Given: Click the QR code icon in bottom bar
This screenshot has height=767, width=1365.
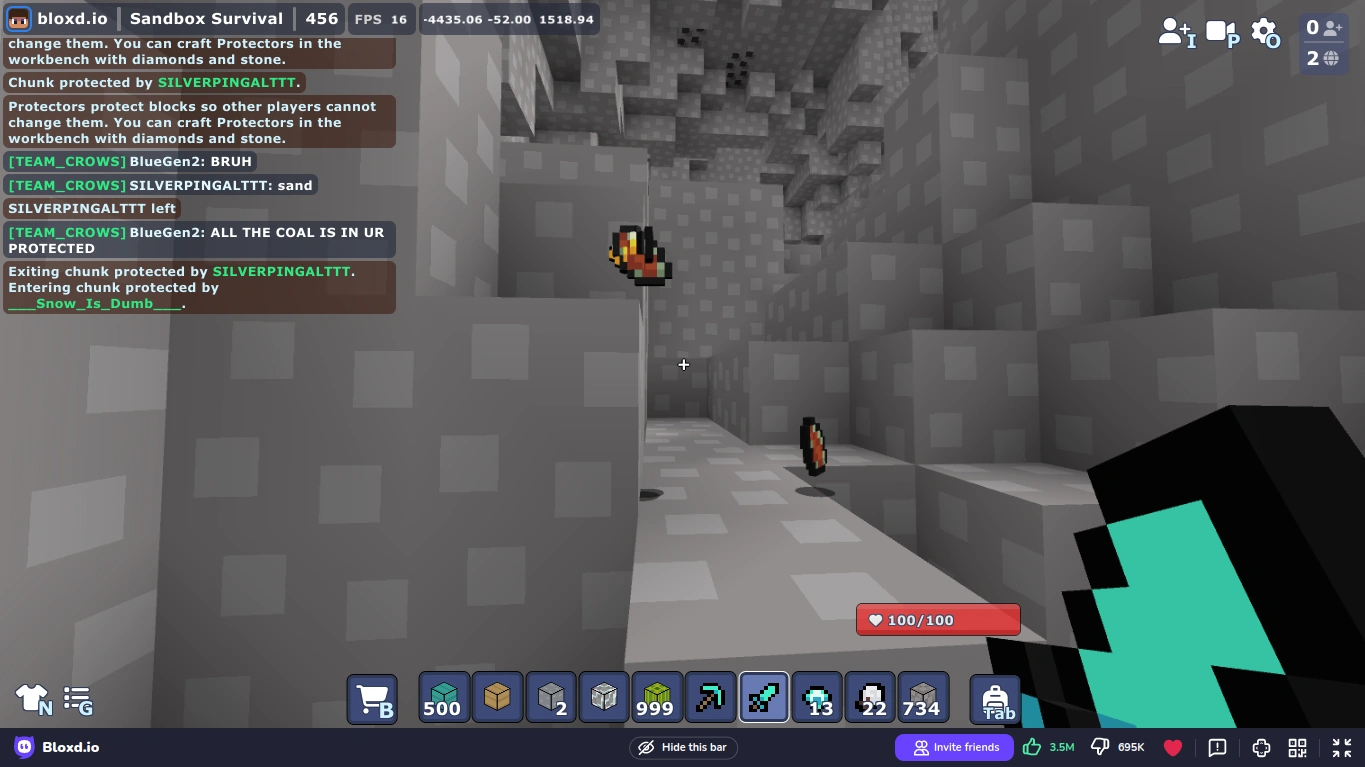Looking at the screenshot, I should [x=1297, y=747].
